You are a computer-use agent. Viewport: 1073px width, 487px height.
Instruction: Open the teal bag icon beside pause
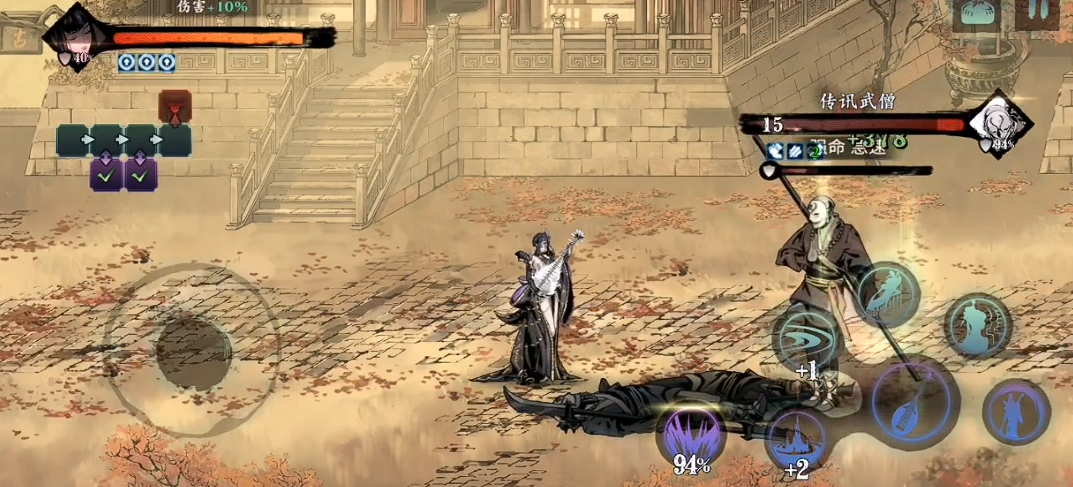tap(976, 14)
